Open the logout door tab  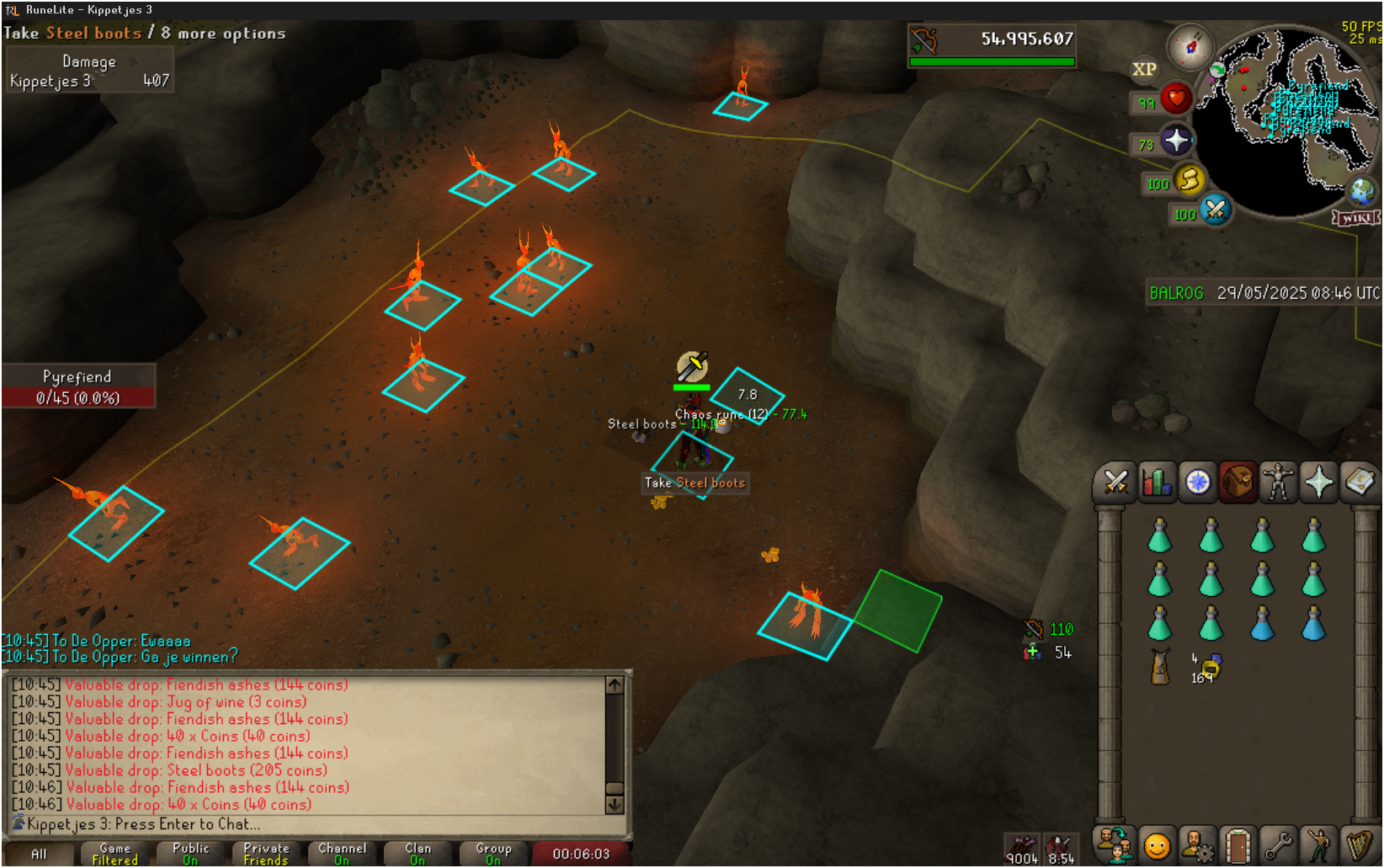pyautogui.click(x=1238, y=844)
